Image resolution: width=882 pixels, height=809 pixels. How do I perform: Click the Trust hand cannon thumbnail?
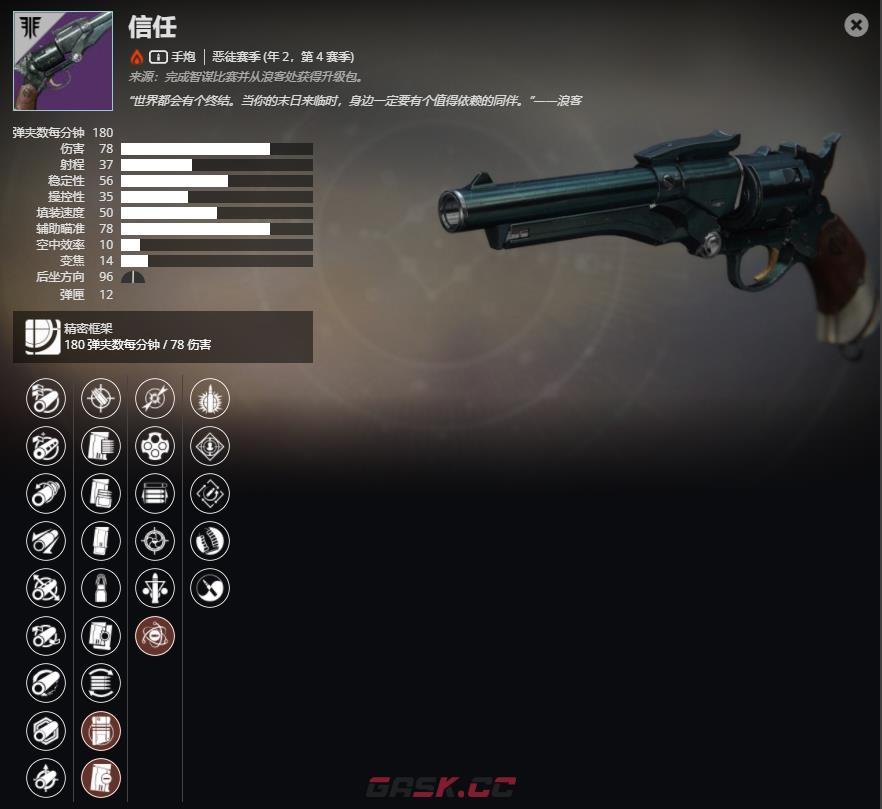point(62,61)
